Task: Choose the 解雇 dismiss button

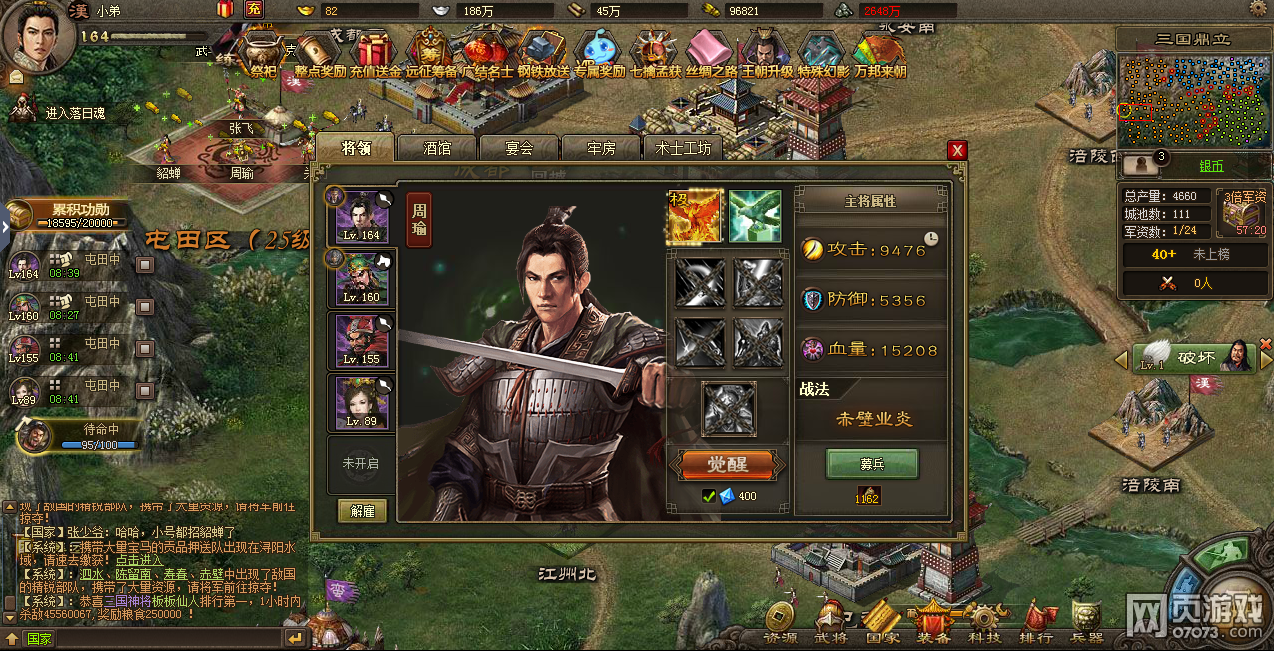Action: [362, 510]
